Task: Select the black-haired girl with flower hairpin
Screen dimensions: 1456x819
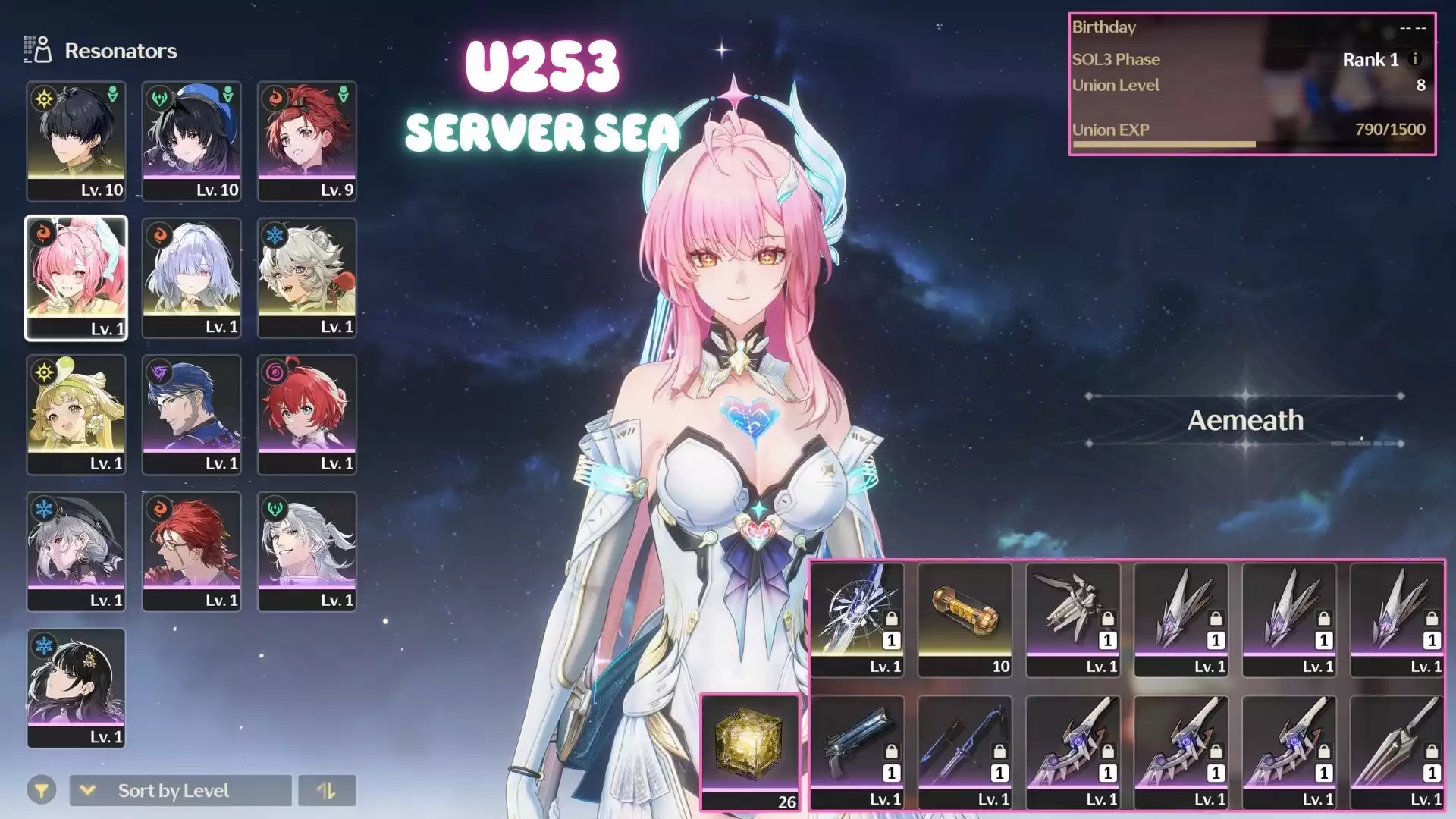Action: (76, 687)
